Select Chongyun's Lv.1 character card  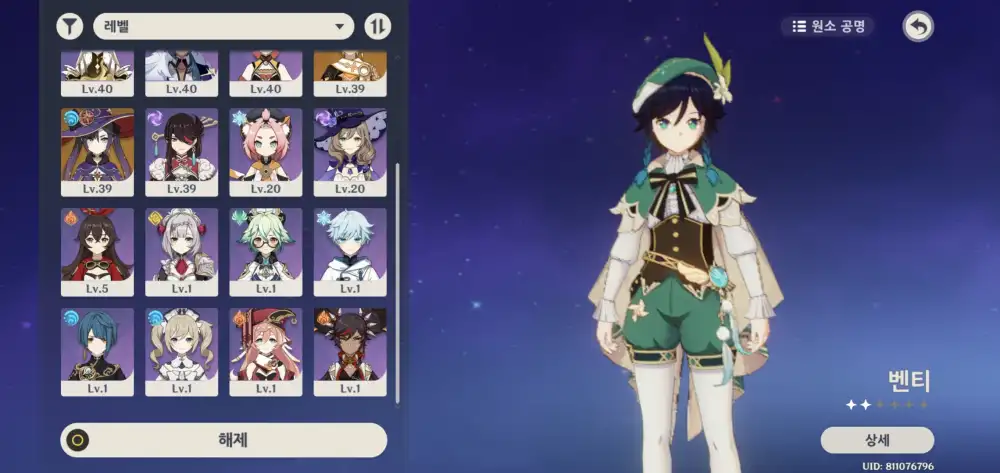(x=350, y=251)
